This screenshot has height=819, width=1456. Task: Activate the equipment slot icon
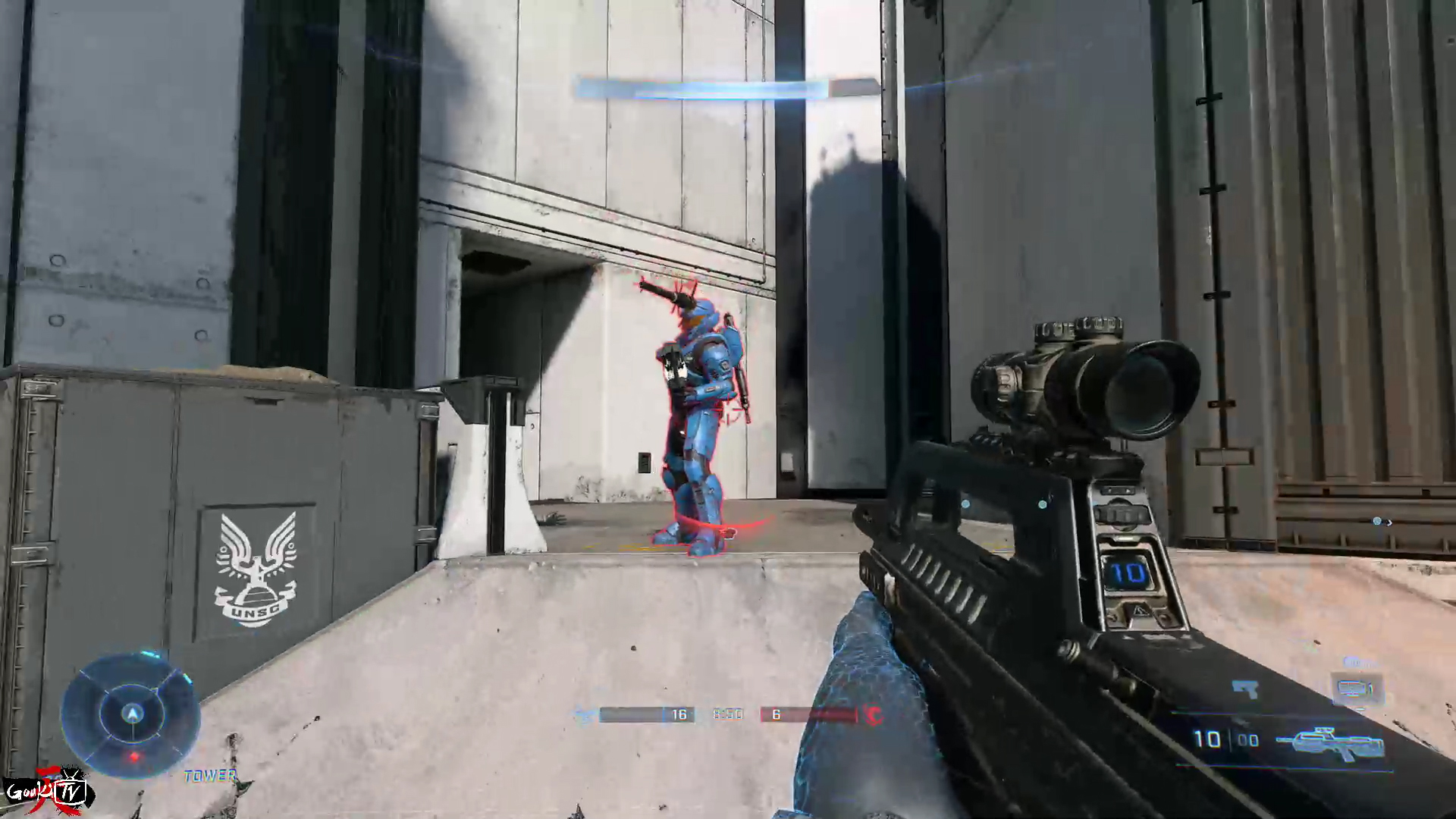1357,689
